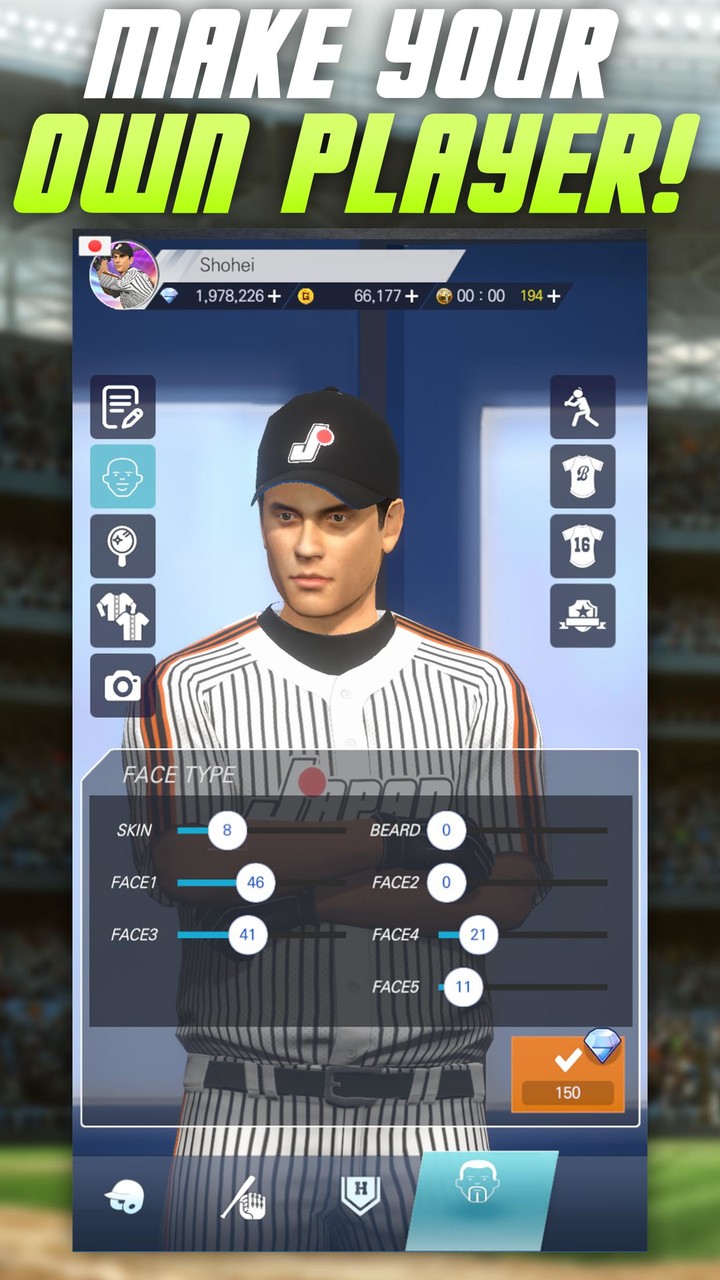Confirm changes with the 150 diamond checkmark
This screenshot has width=720, height=1280.
click(x=568, y=1073)
